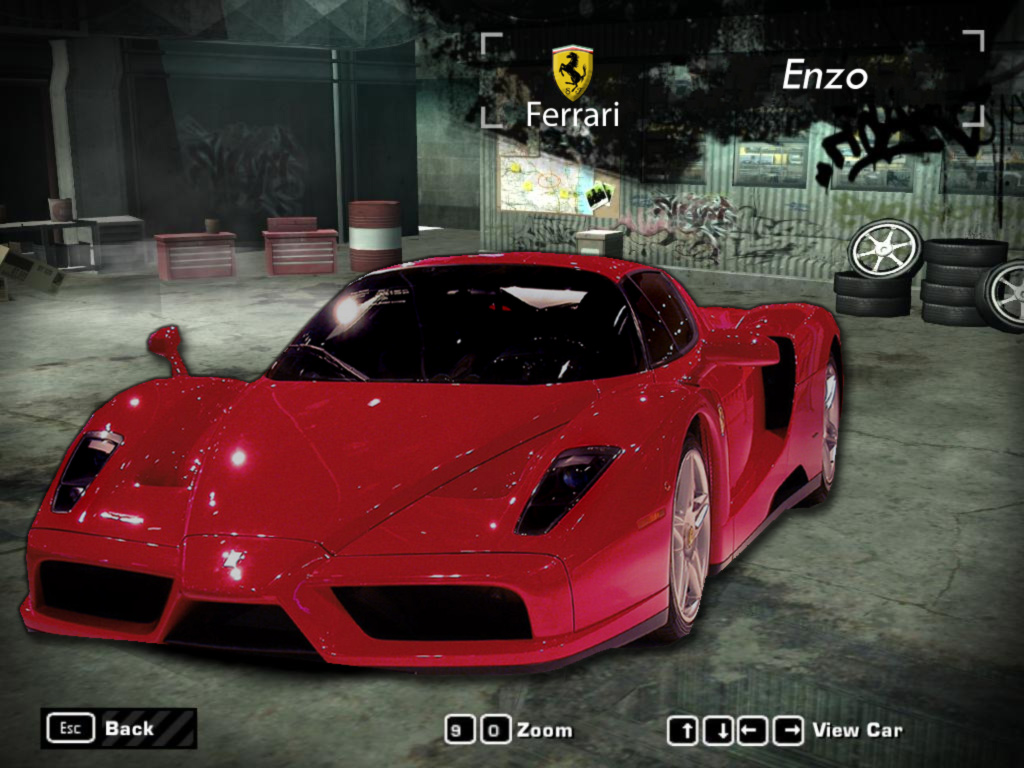Go back using the Back button
Viewport: 1024px width, 768px height.
click(118, 728)
